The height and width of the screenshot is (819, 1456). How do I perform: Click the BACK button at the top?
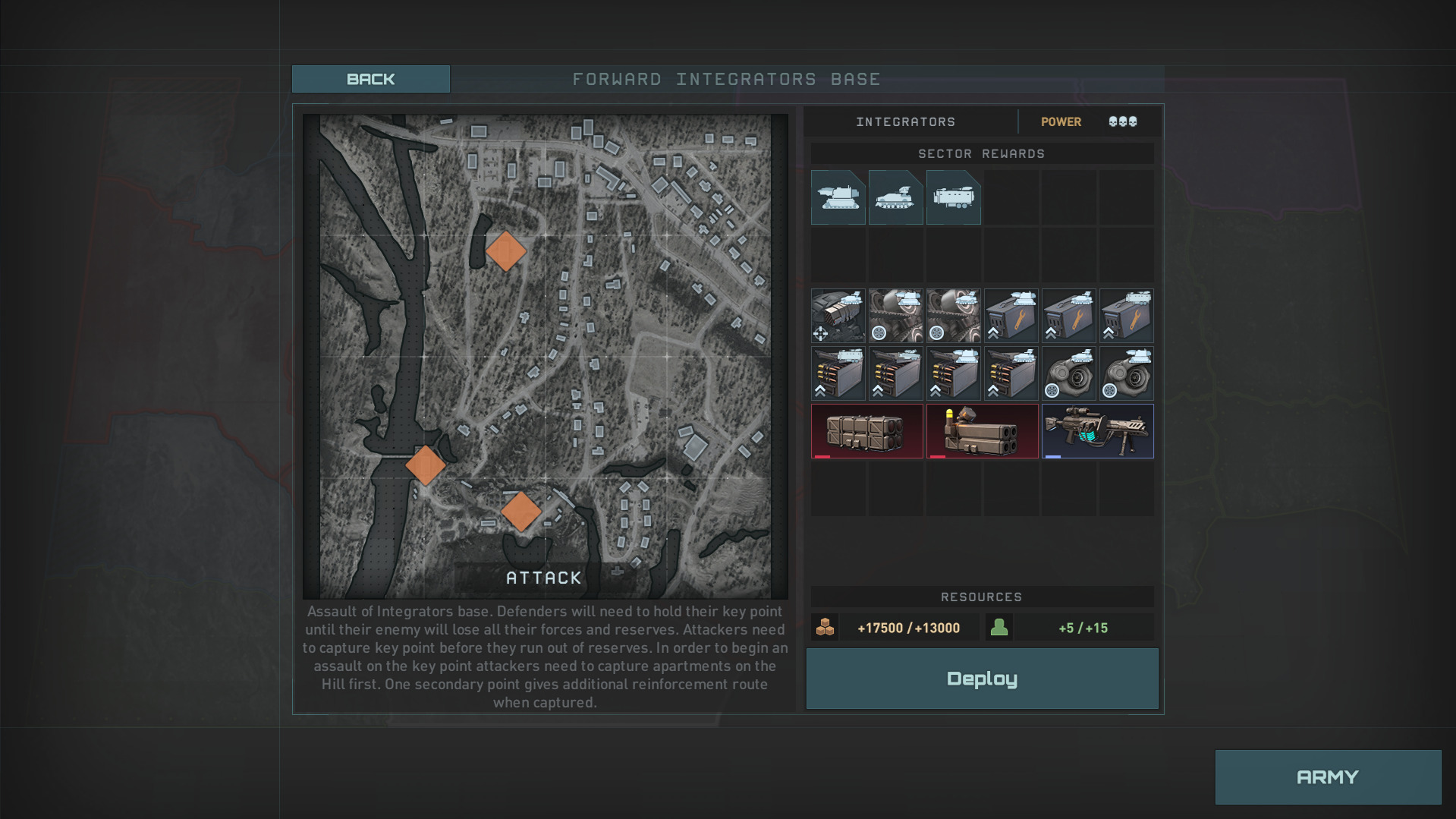pos(371,78)
